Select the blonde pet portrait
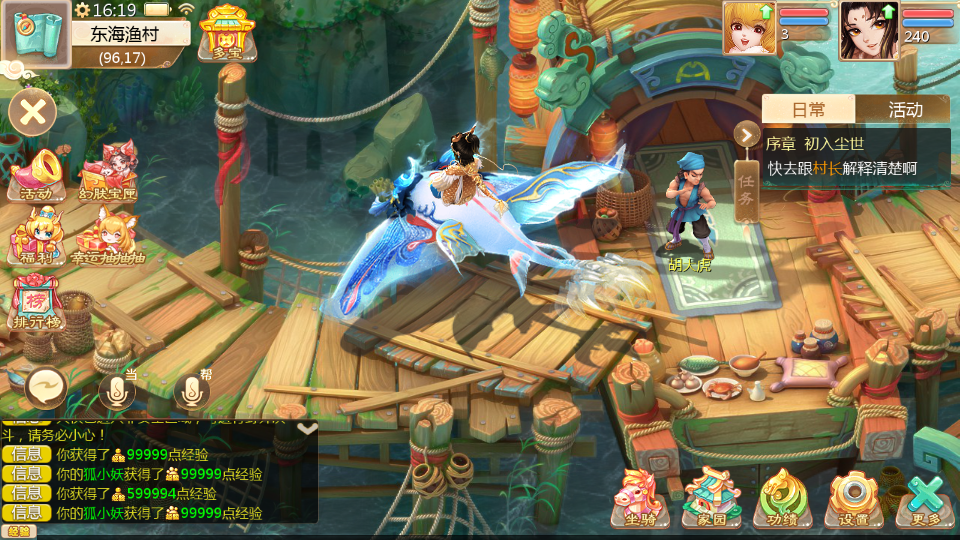The image size is (960, 540). point(749,27)
